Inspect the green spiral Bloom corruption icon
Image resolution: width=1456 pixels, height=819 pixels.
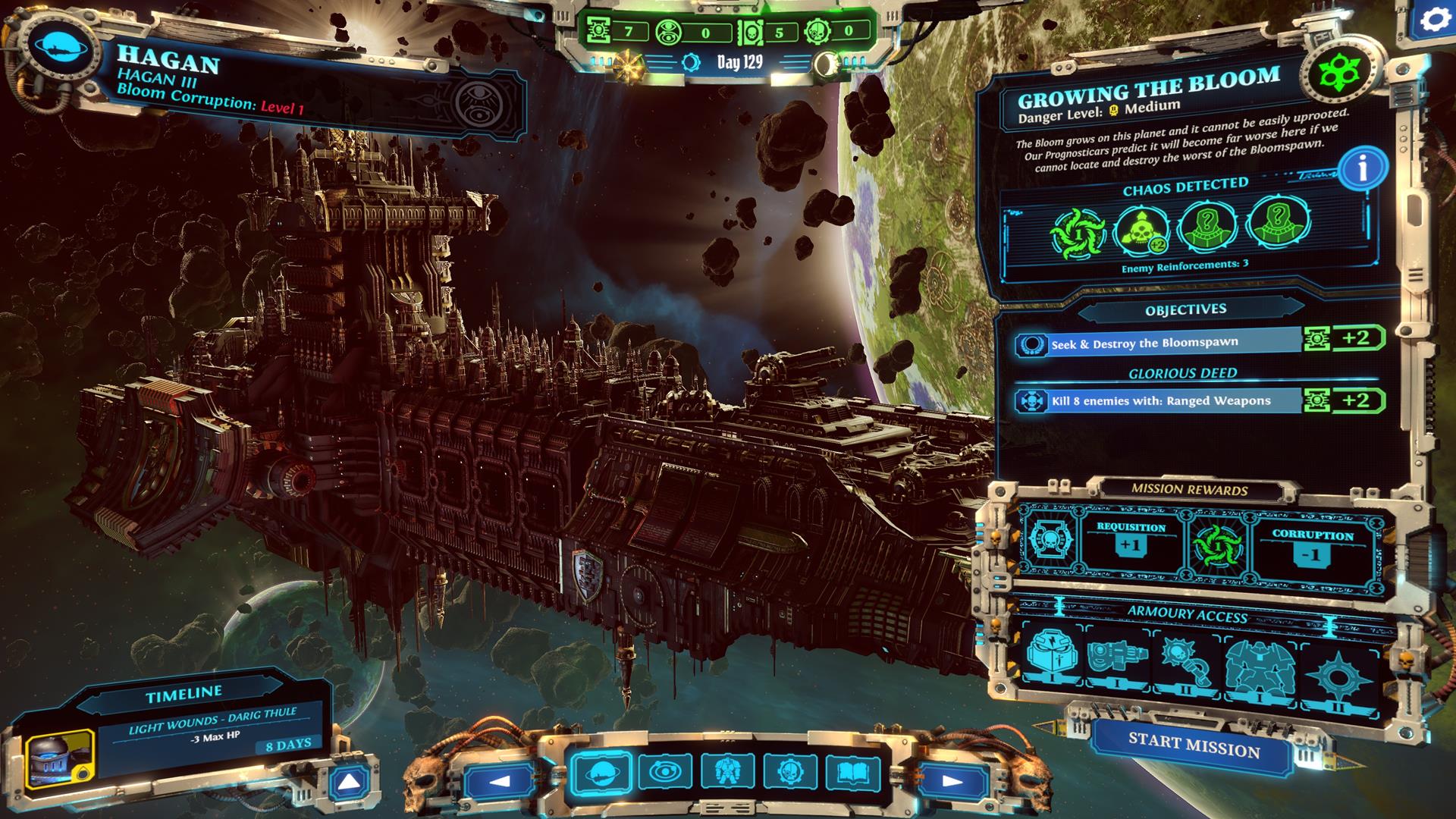tap(1078, 230)
